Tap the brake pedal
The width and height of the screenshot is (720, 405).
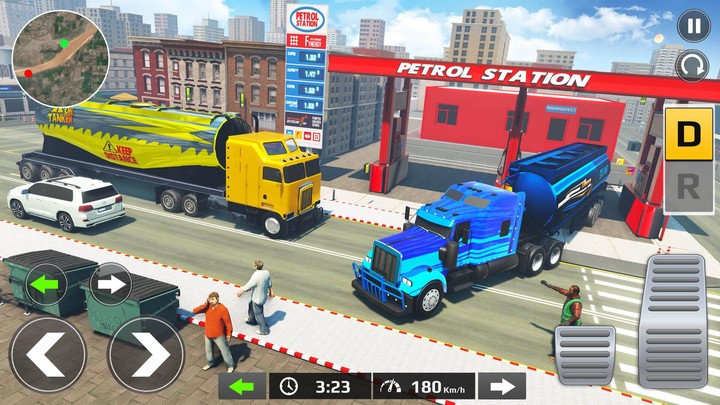point(586,355)
